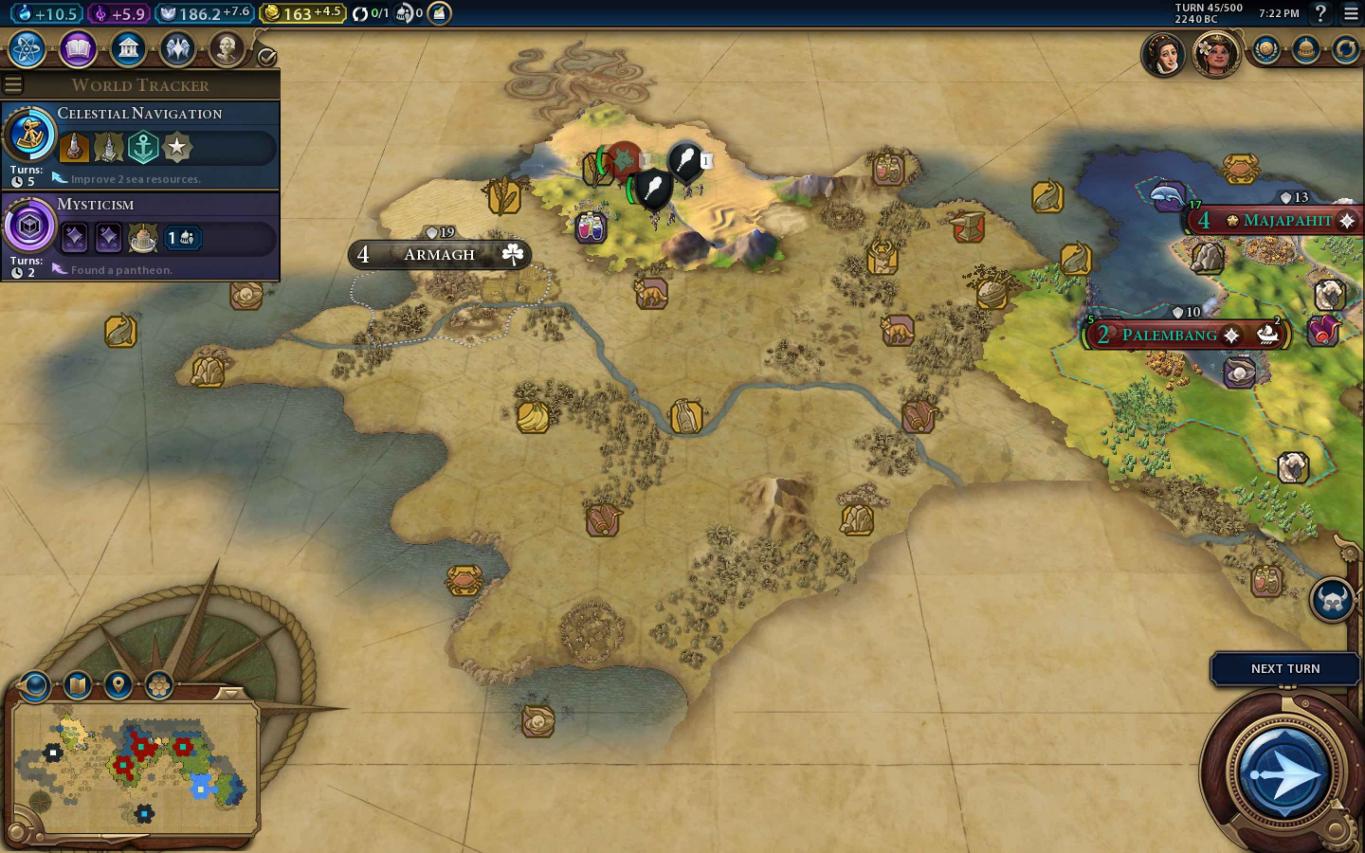Open the civics tree book icon
The image size is (1365, 853).
[78, 48]
